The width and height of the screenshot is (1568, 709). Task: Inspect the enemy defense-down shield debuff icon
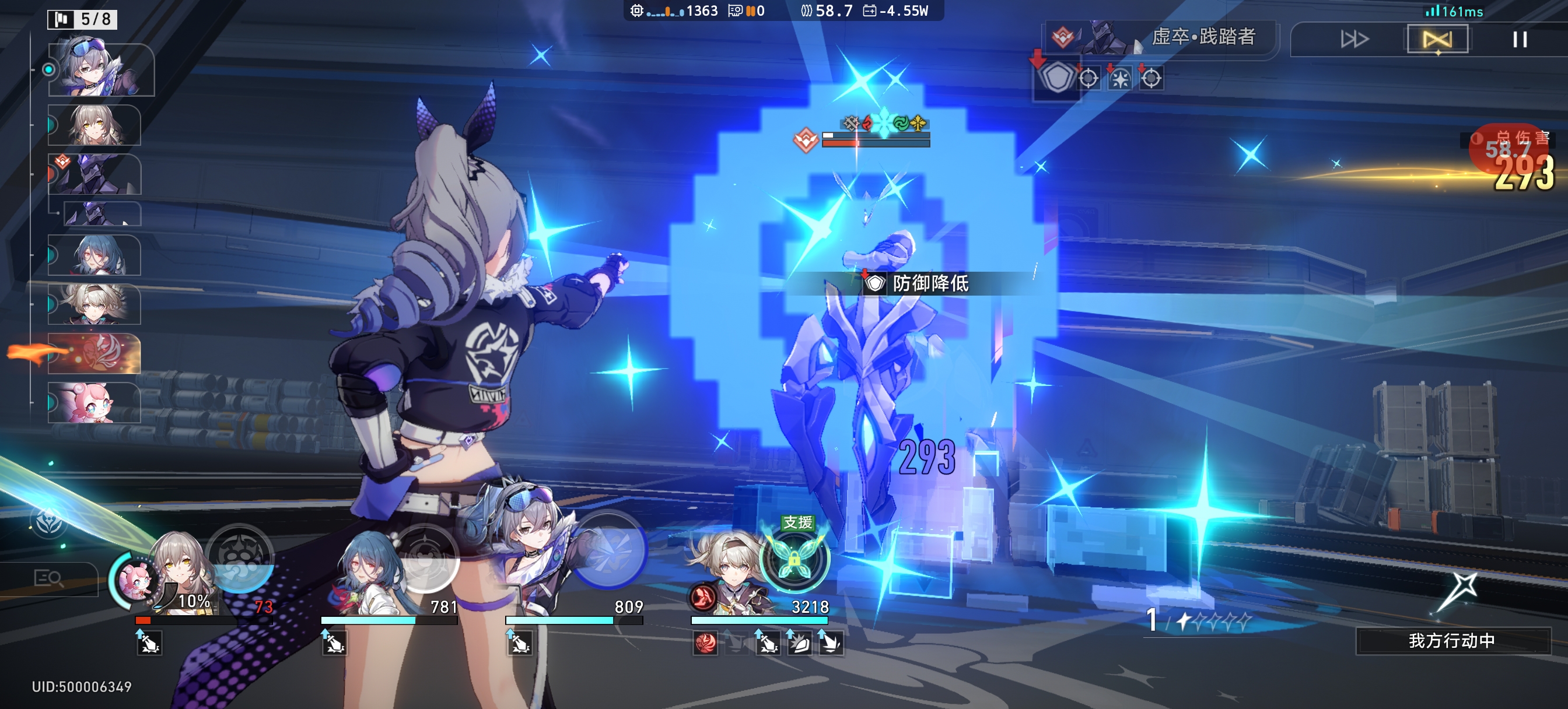(x=1056, y=78)
